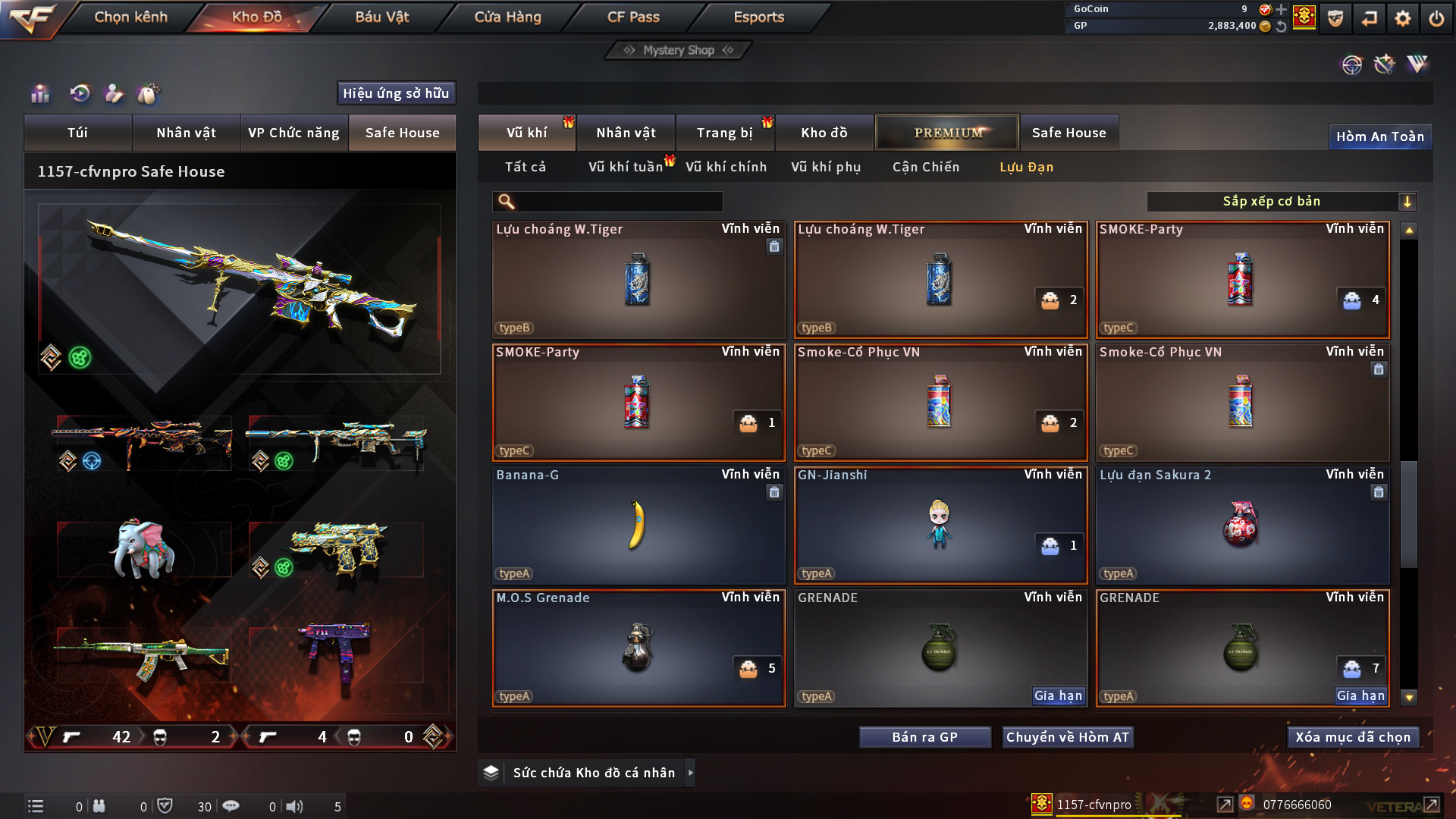This screenshot has height=819, width=1456.
Task: Open the Esports menu
Action: tap(758, 17)
